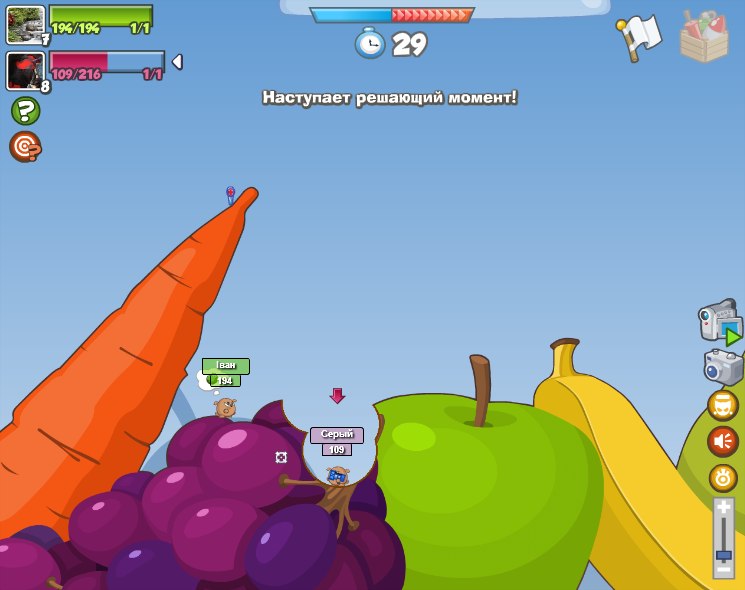The height and width of the screenshot is (590, 745).
Task: Toggle sound with the red speaker button
Action: point(723,441)
